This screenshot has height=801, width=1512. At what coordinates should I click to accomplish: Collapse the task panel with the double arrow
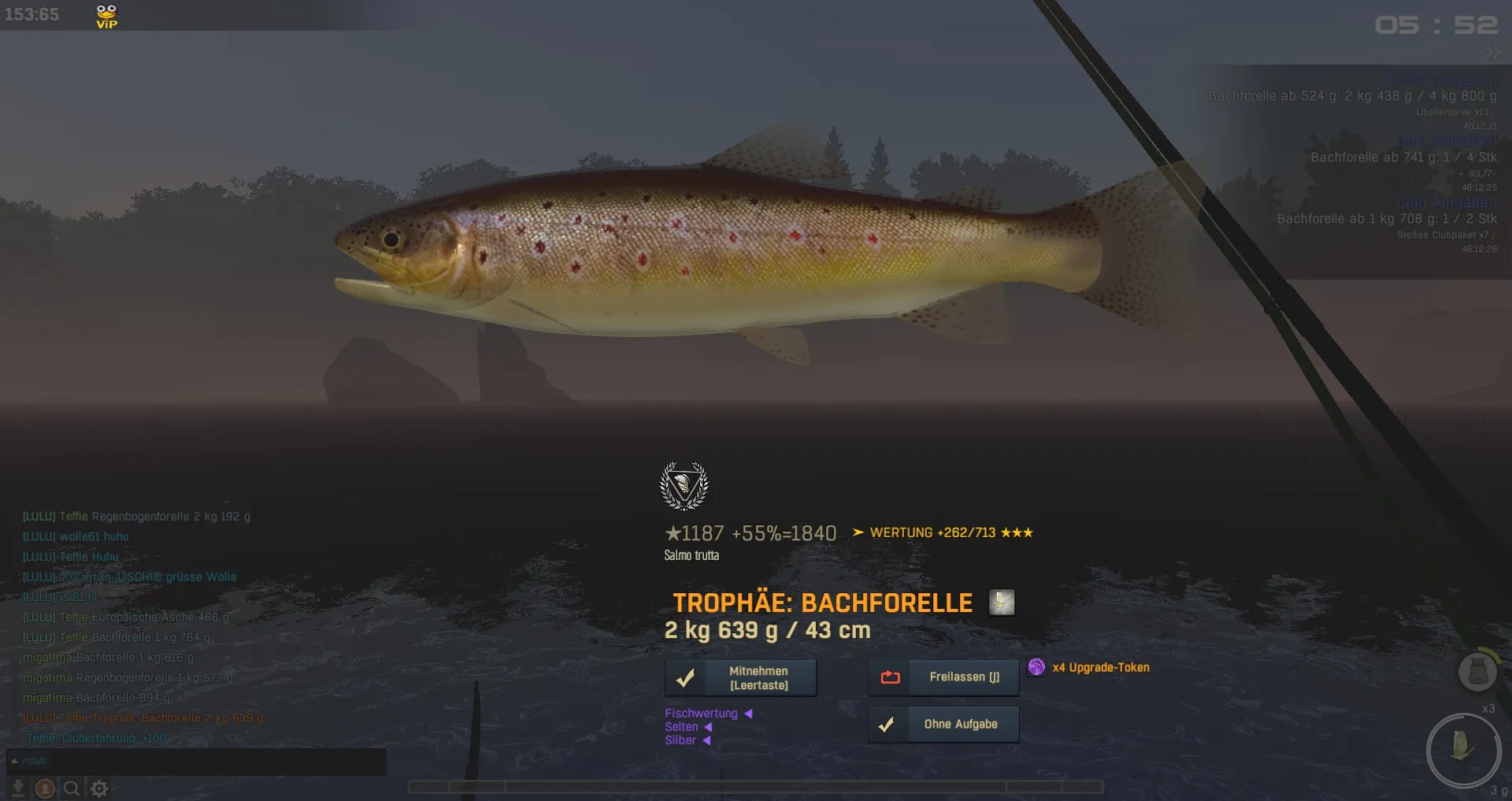click(1492, 53)
